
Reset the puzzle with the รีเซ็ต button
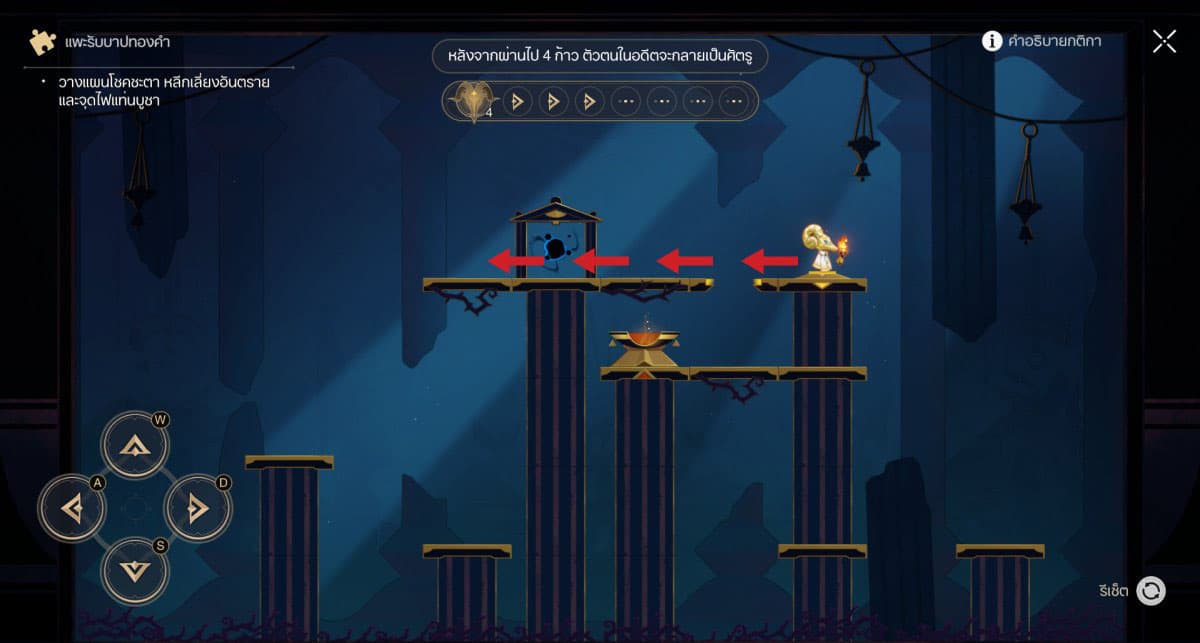(x=1151, y=591)
